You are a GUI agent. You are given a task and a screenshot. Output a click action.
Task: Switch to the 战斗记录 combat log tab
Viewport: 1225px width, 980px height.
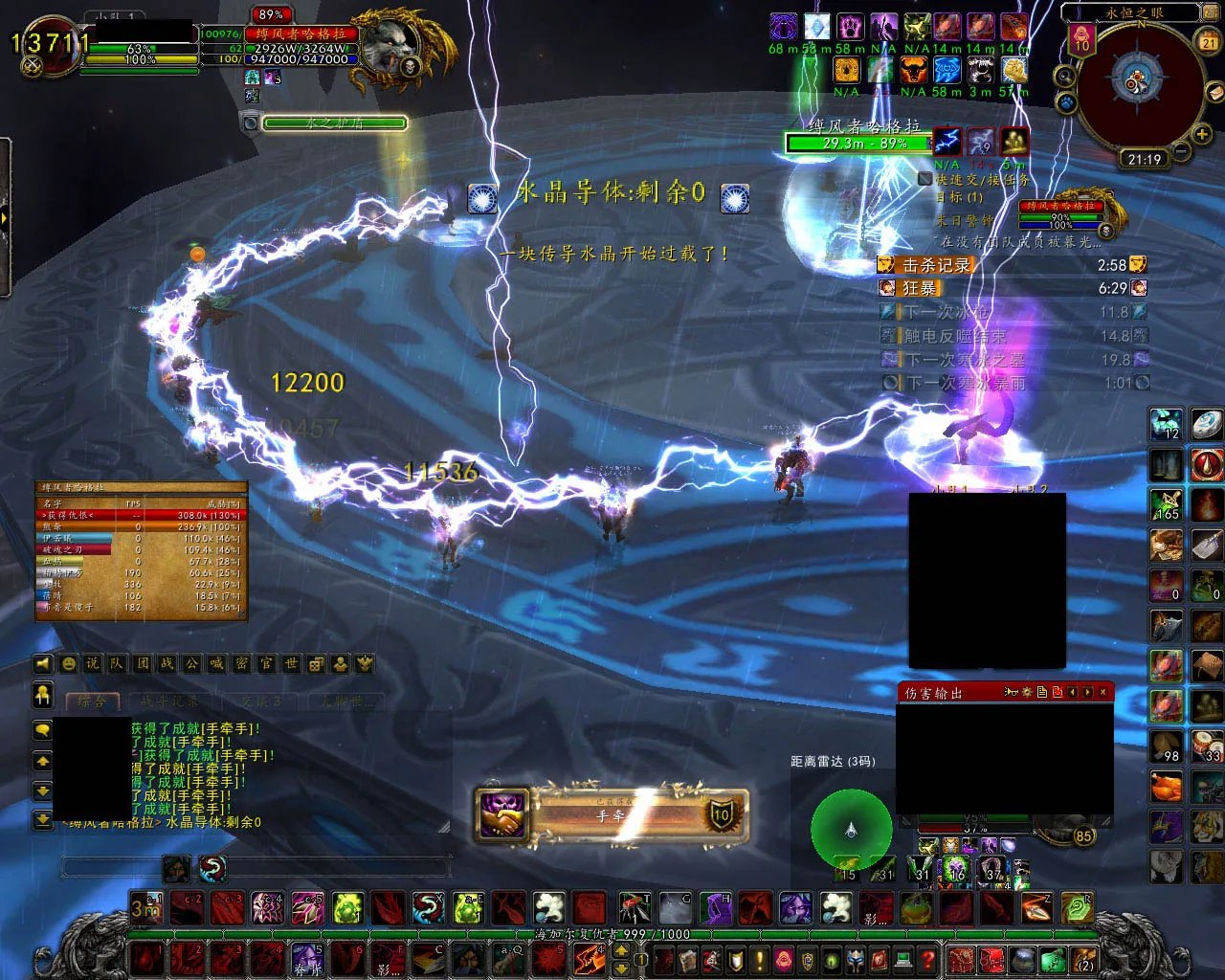(171, 702)
